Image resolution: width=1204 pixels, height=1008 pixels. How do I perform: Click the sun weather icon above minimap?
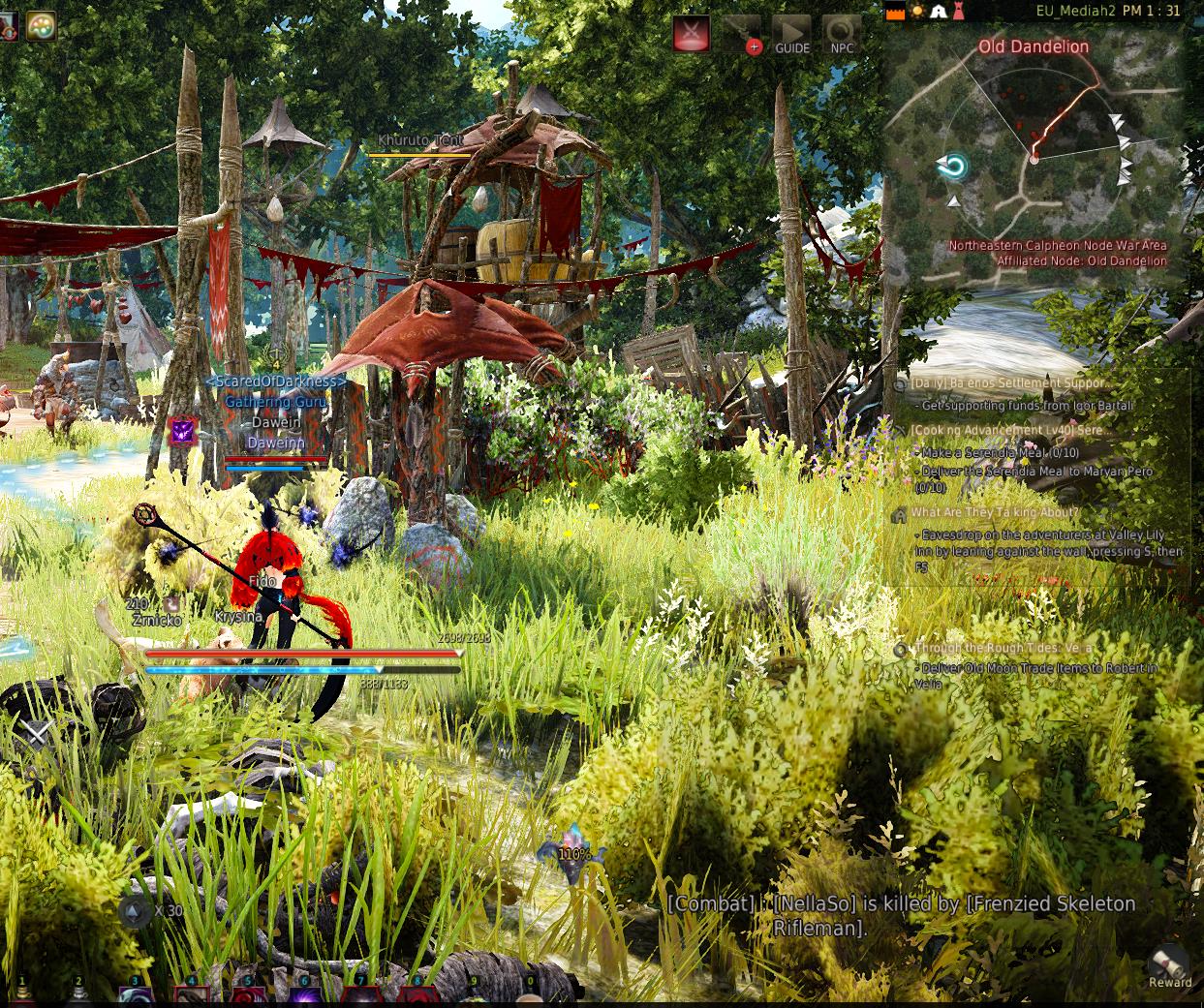916,12
